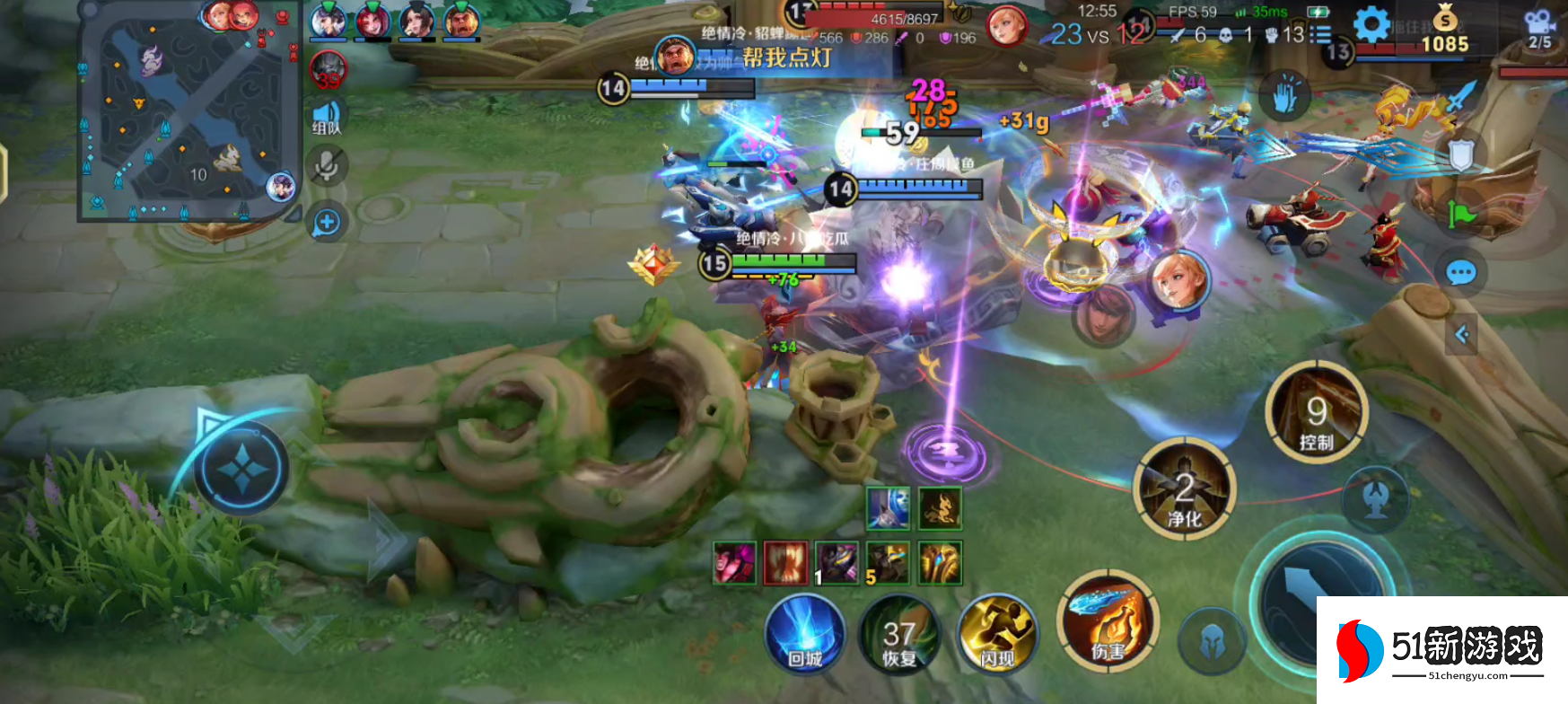
Task: Tap the minimap
Action: (190, 110)
